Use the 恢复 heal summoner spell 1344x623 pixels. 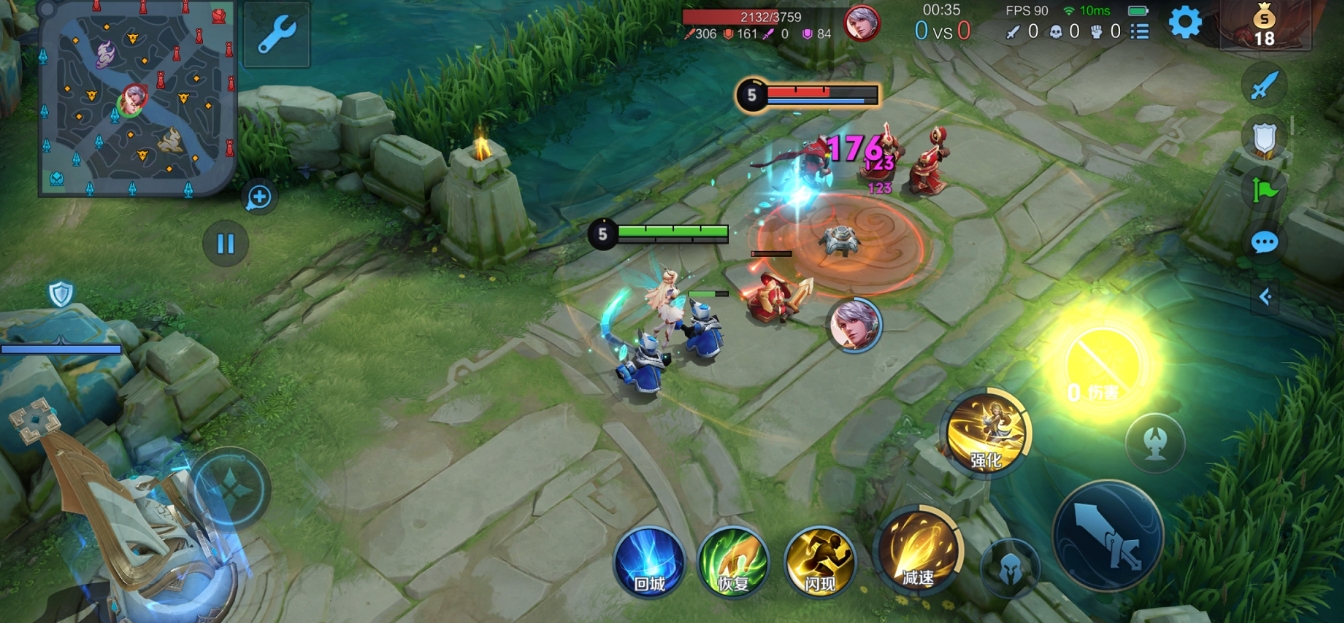[x=733, y=561]
